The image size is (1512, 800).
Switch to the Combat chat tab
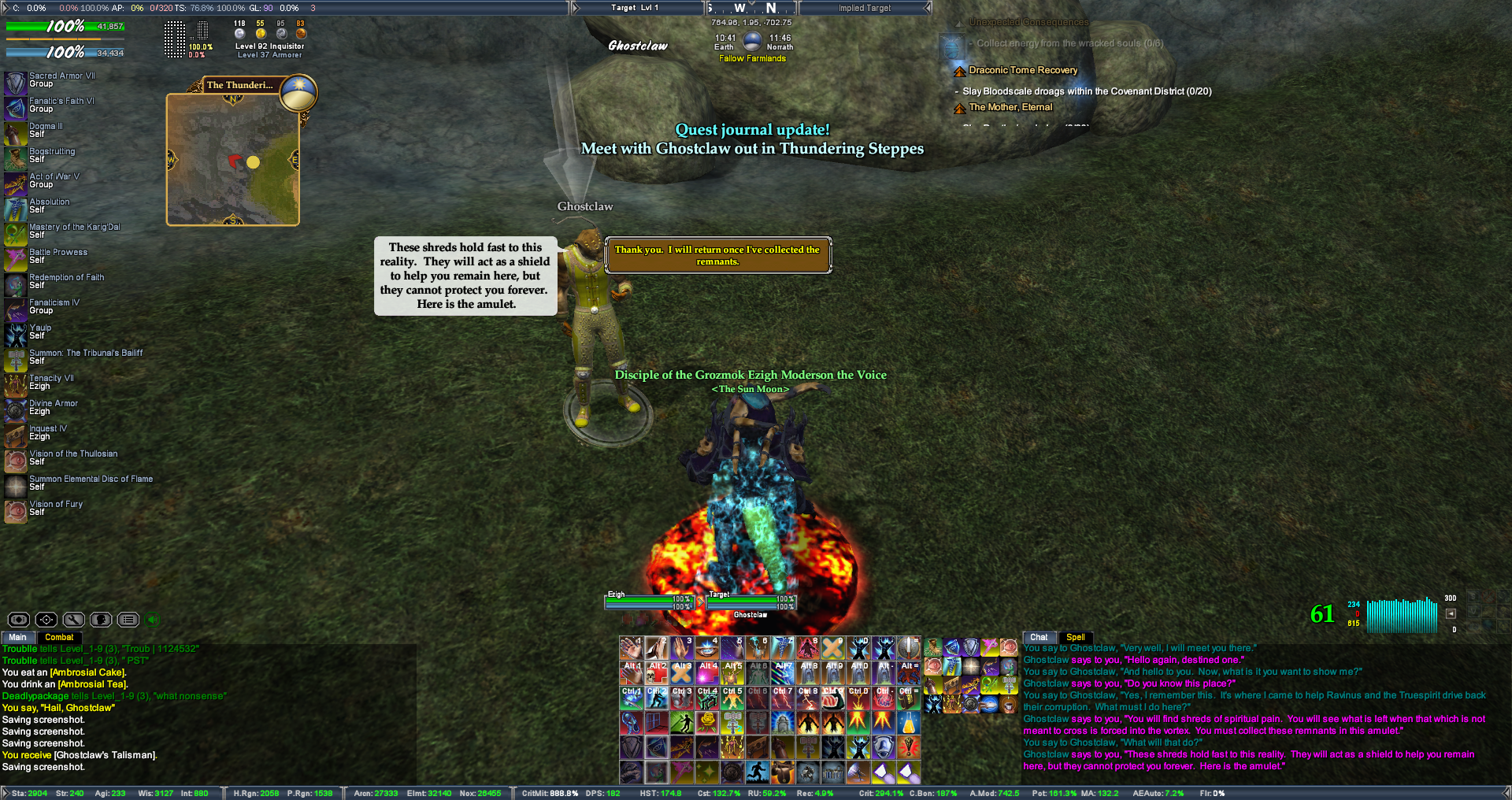[x=59, y=637]
